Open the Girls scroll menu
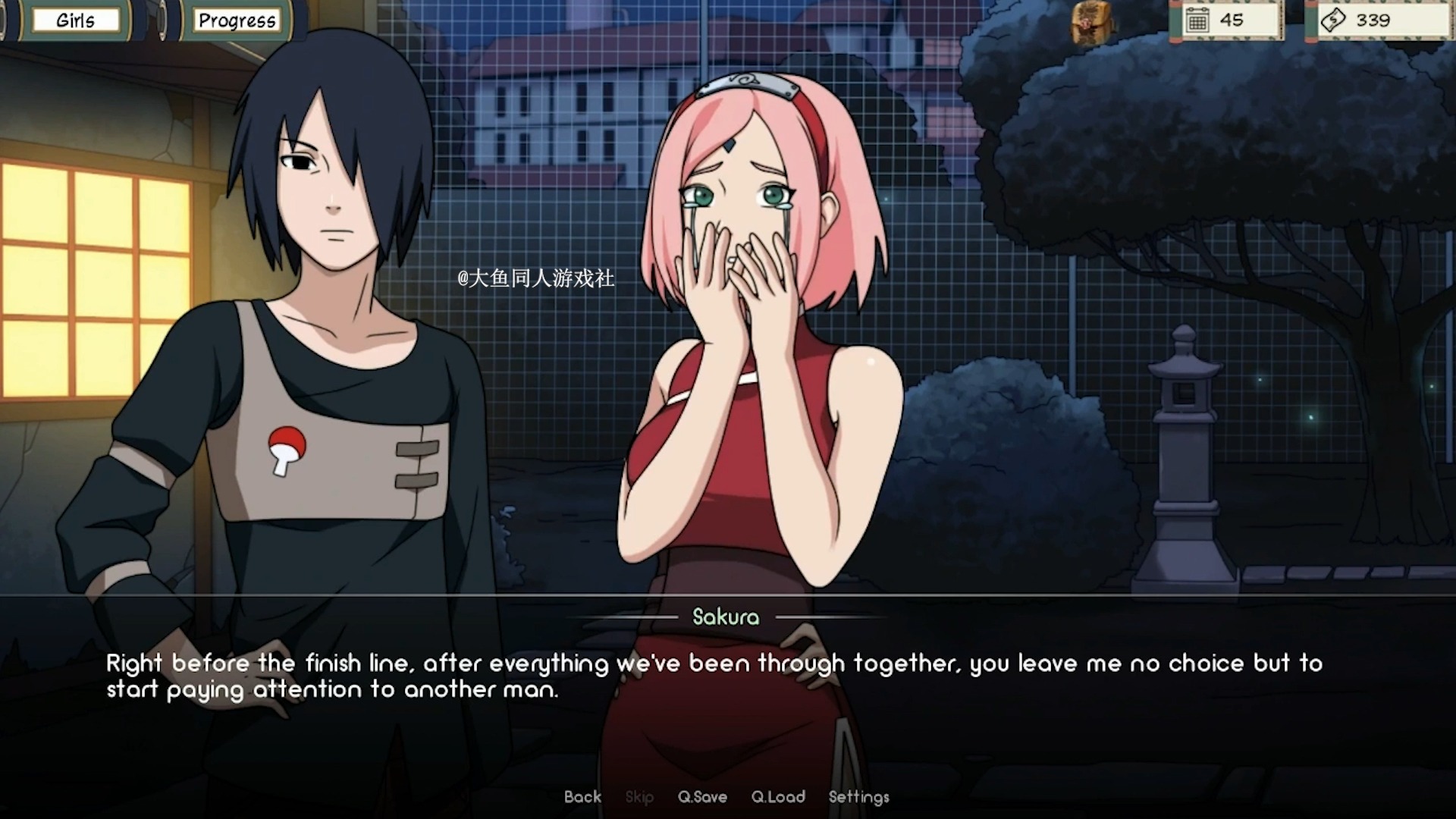 [x=75, y=20]
